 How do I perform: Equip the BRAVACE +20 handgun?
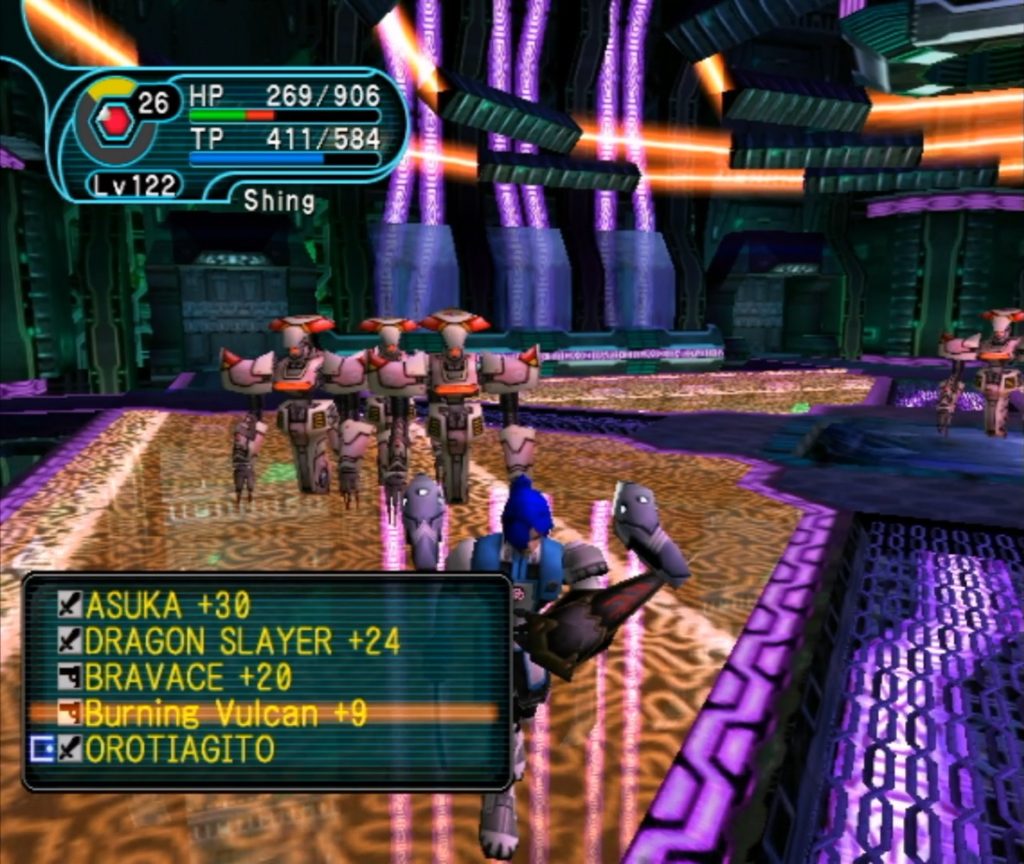click(188, 677)
